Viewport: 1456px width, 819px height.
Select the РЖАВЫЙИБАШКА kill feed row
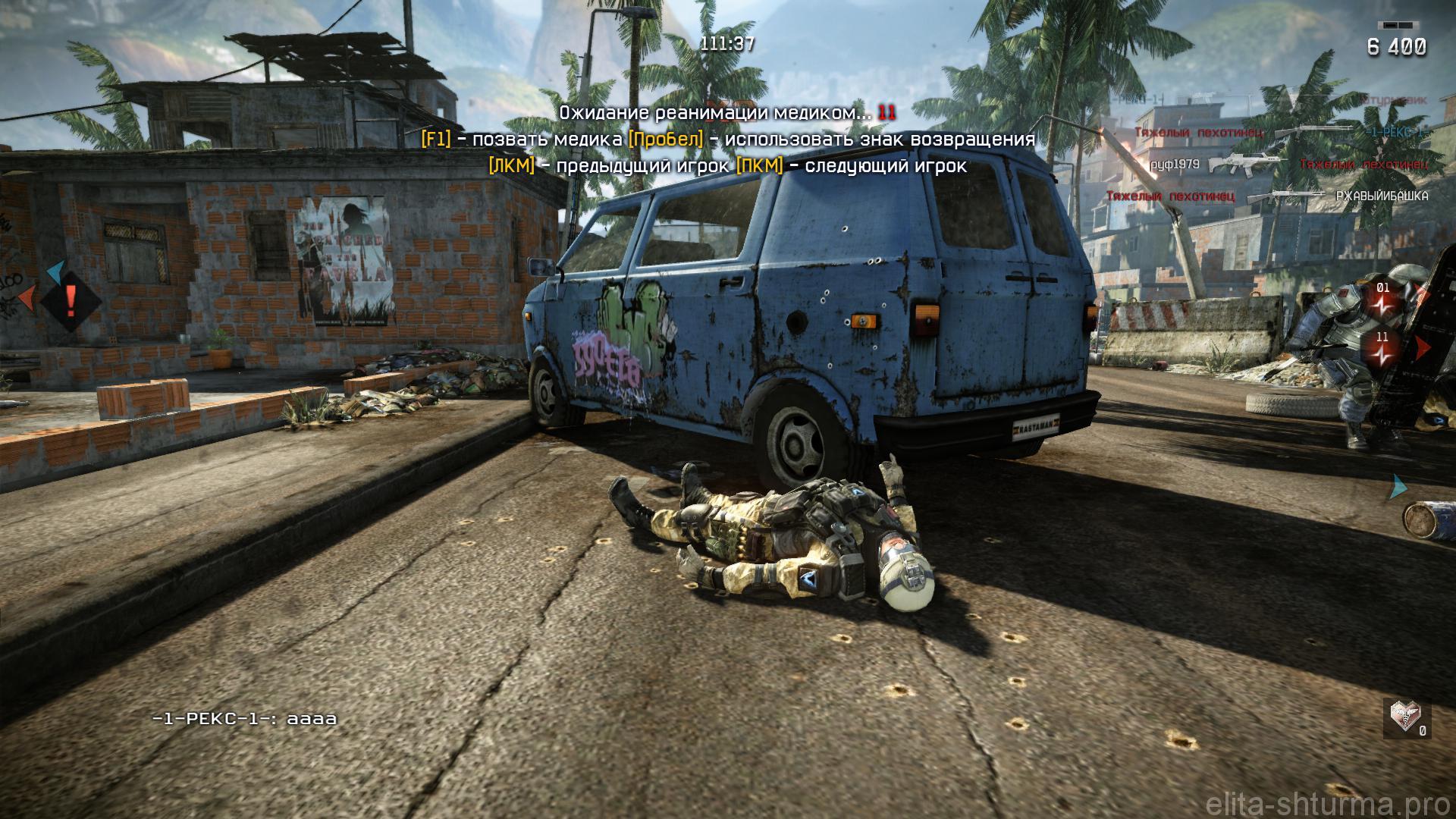pyautogui.click(x=1266, y=196)
